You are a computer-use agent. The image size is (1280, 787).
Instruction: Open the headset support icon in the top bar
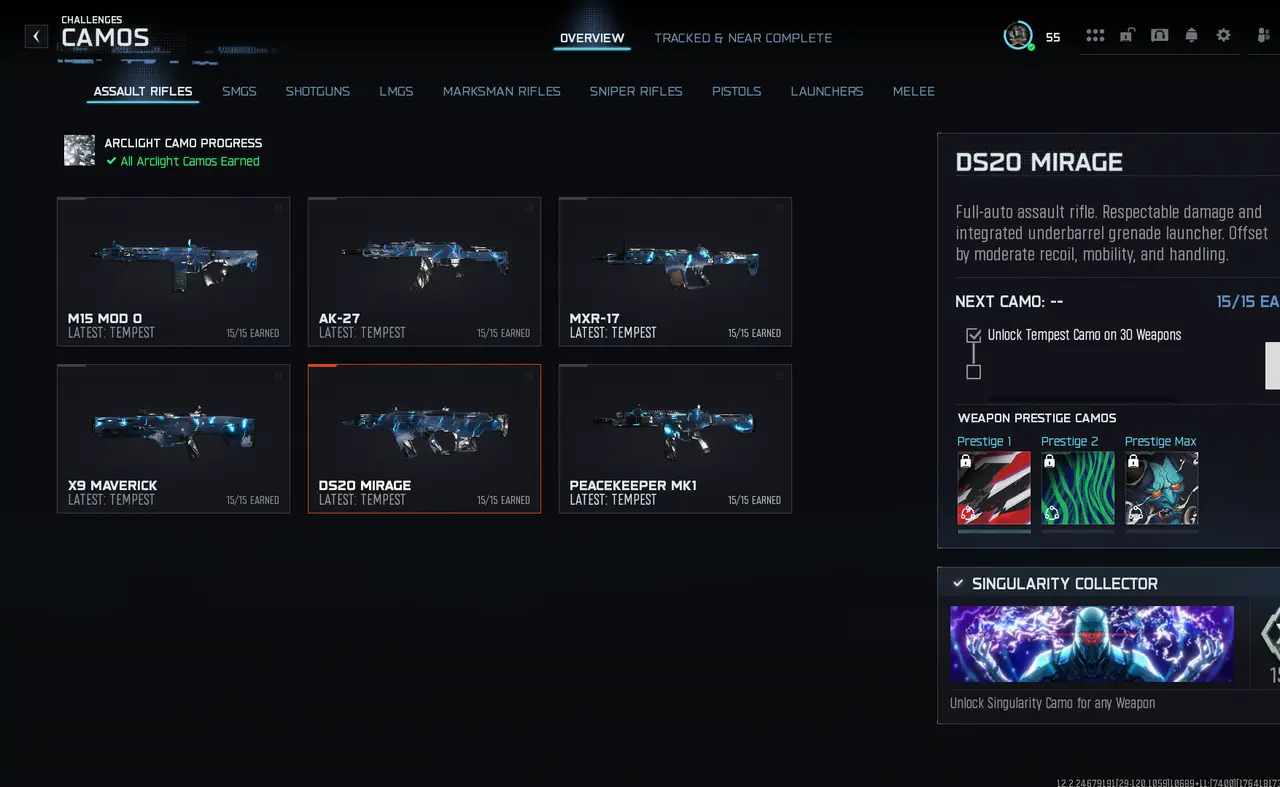pyautogui.click(x=1159, y=35)
